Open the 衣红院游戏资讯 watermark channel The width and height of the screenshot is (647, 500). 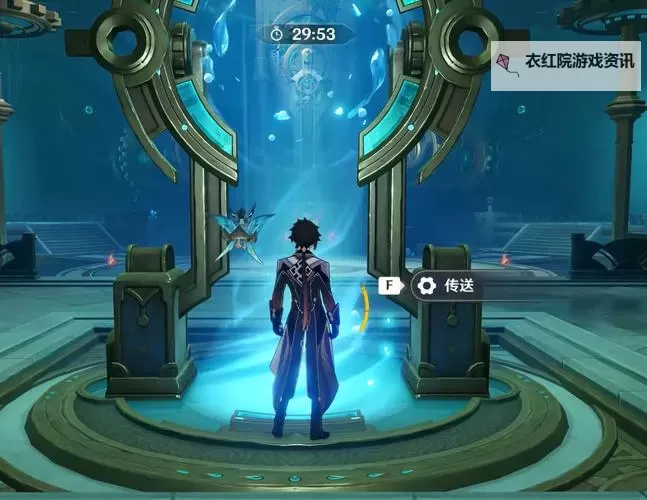pyautogui.click(x=567, y=61)
